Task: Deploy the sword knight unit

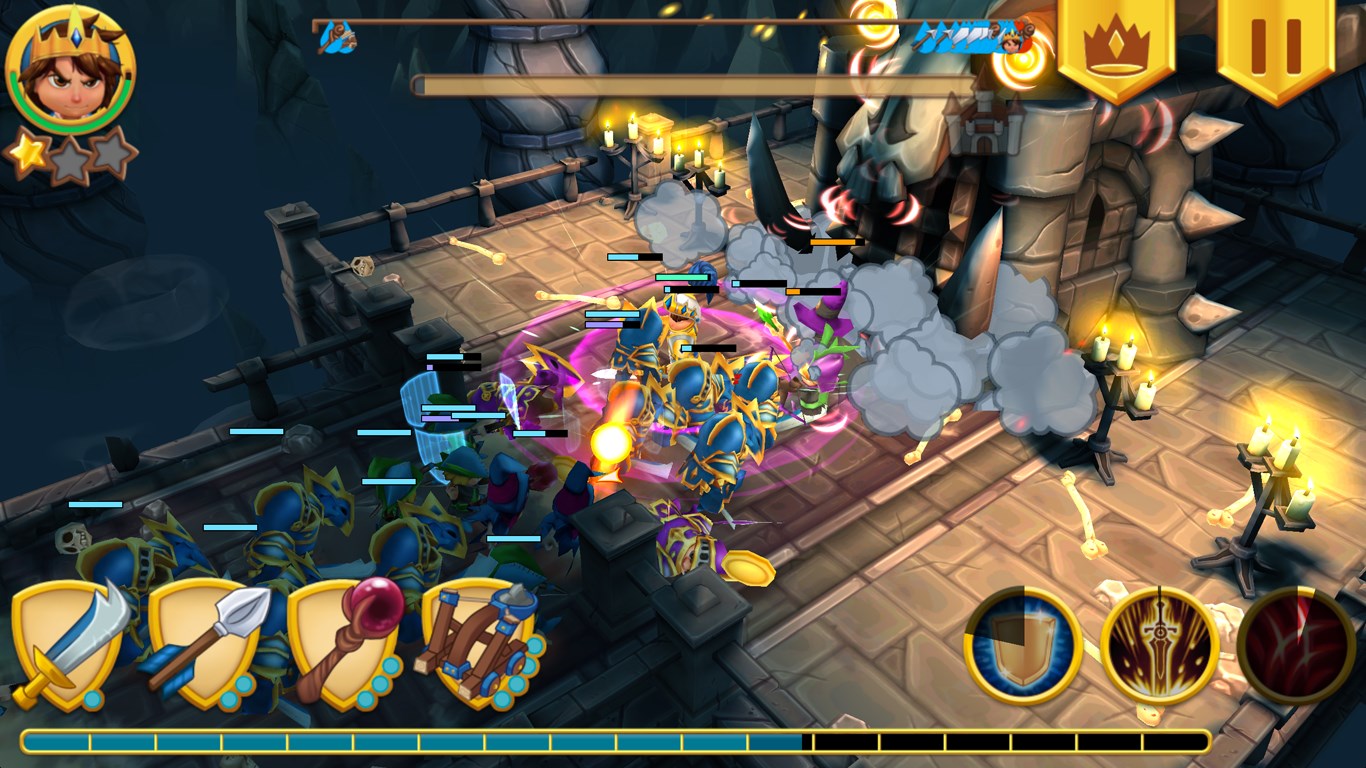Action: 68,644
